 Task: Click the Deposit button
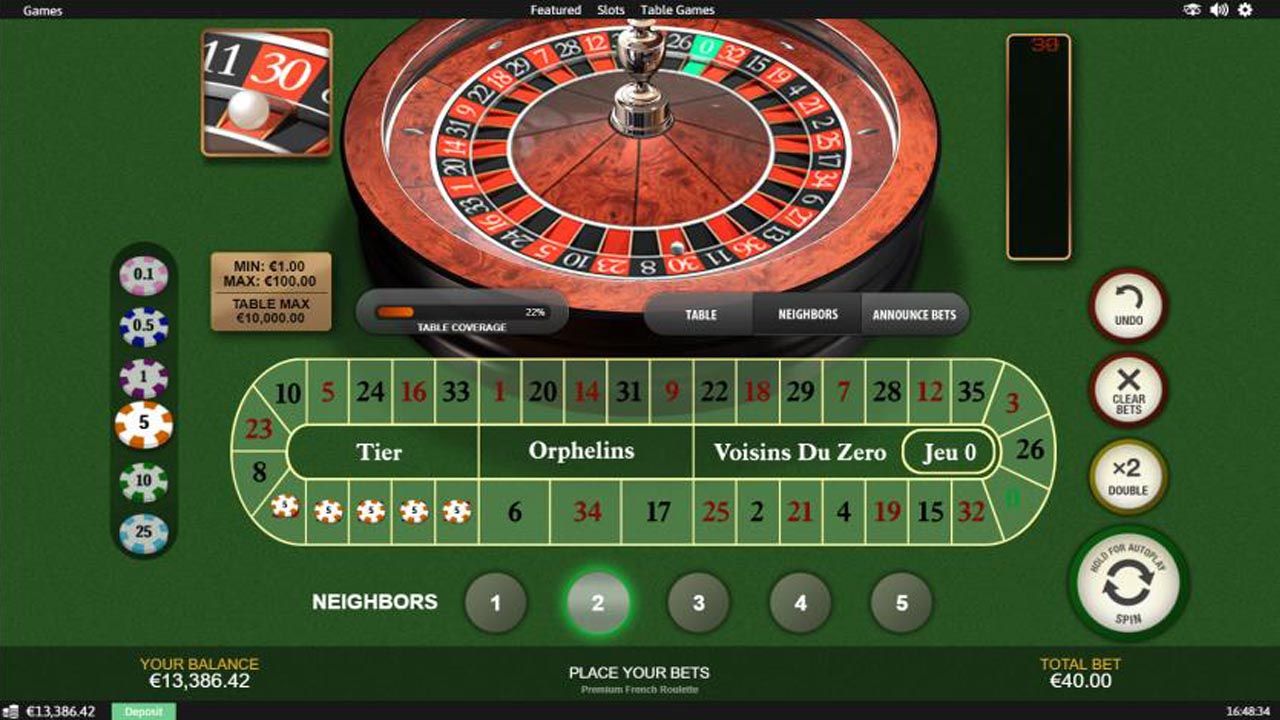tap(143, 712)
